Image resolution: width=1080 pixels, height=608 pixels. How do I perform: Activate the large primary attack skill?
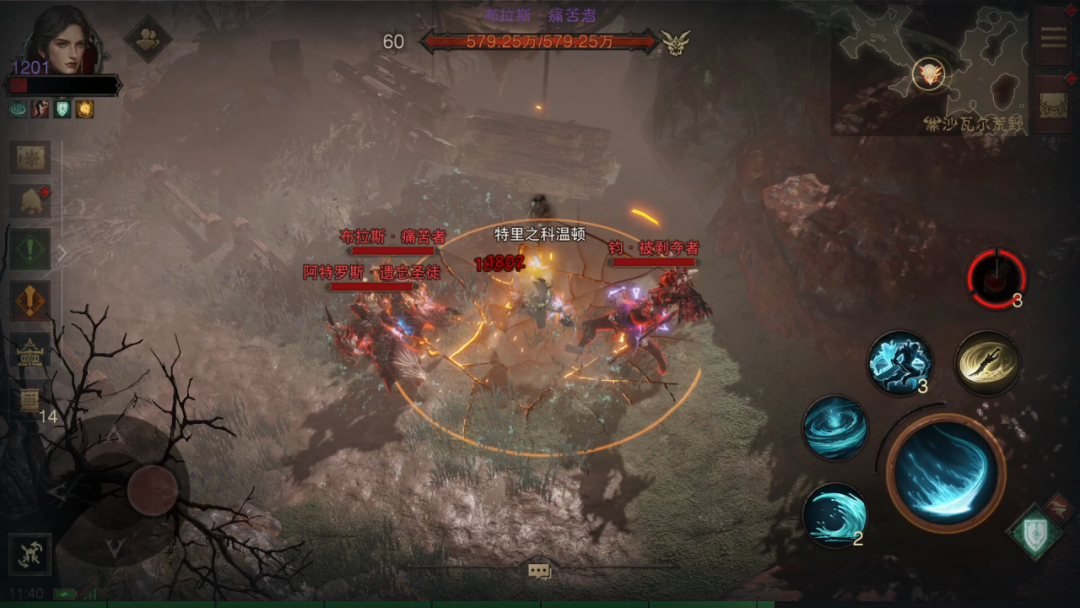click(944, 472)
